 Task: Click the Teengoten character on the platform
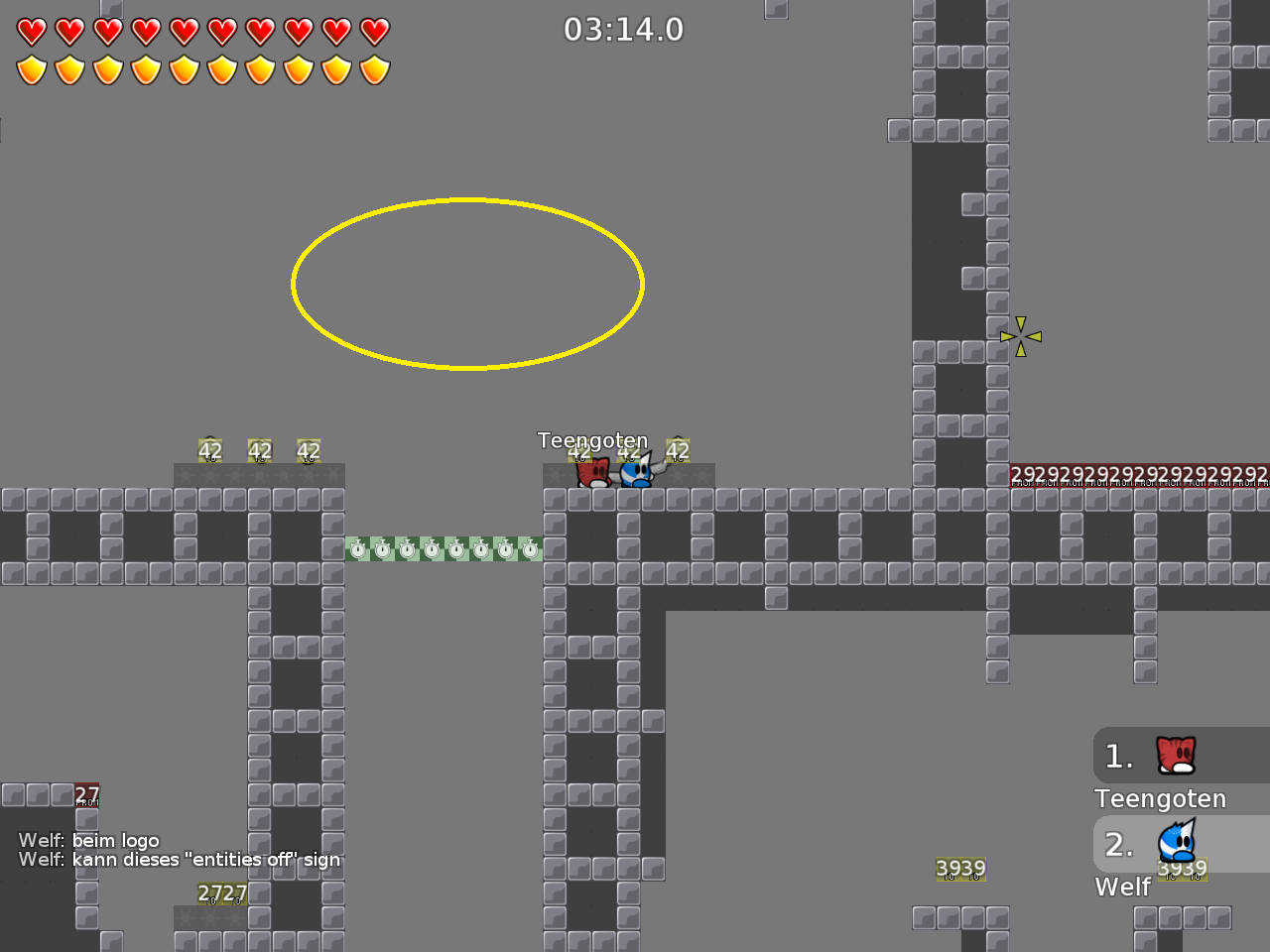[x=593, y=473]
